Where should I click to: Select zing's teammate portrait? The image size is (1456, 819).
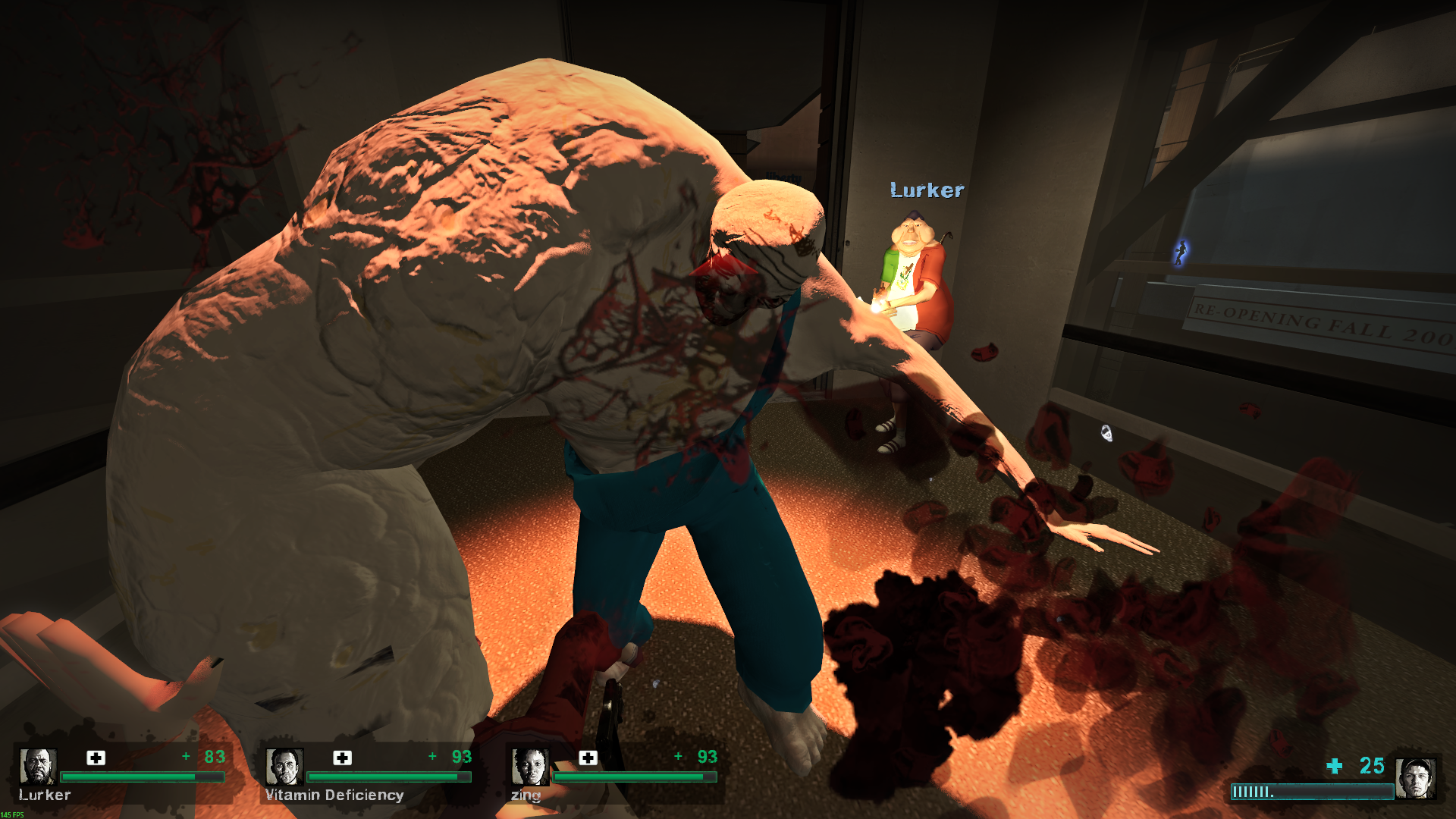(x=530, y=766)
